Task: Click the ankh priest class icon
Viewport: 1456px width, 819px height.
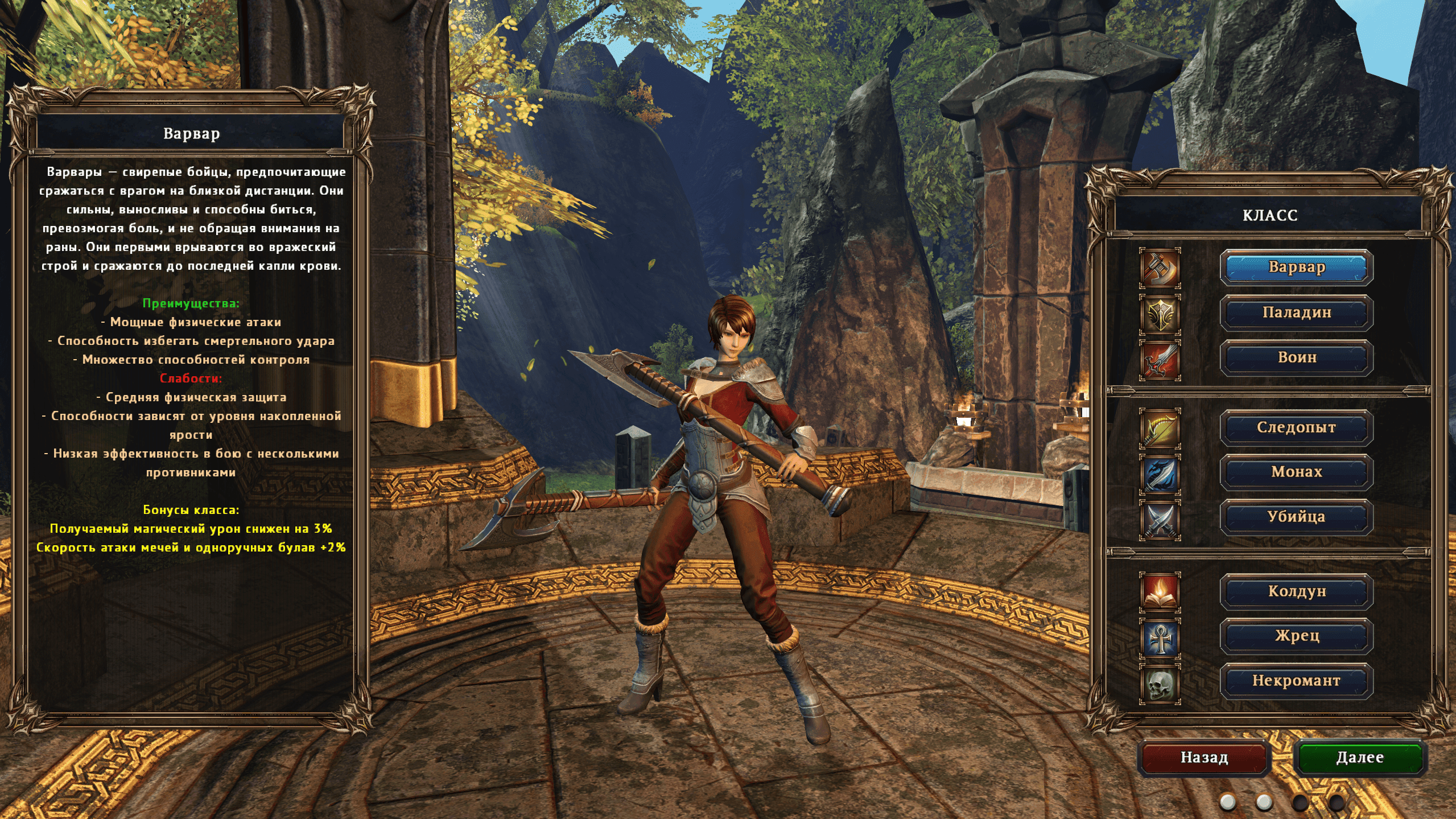Action: 1160,638
